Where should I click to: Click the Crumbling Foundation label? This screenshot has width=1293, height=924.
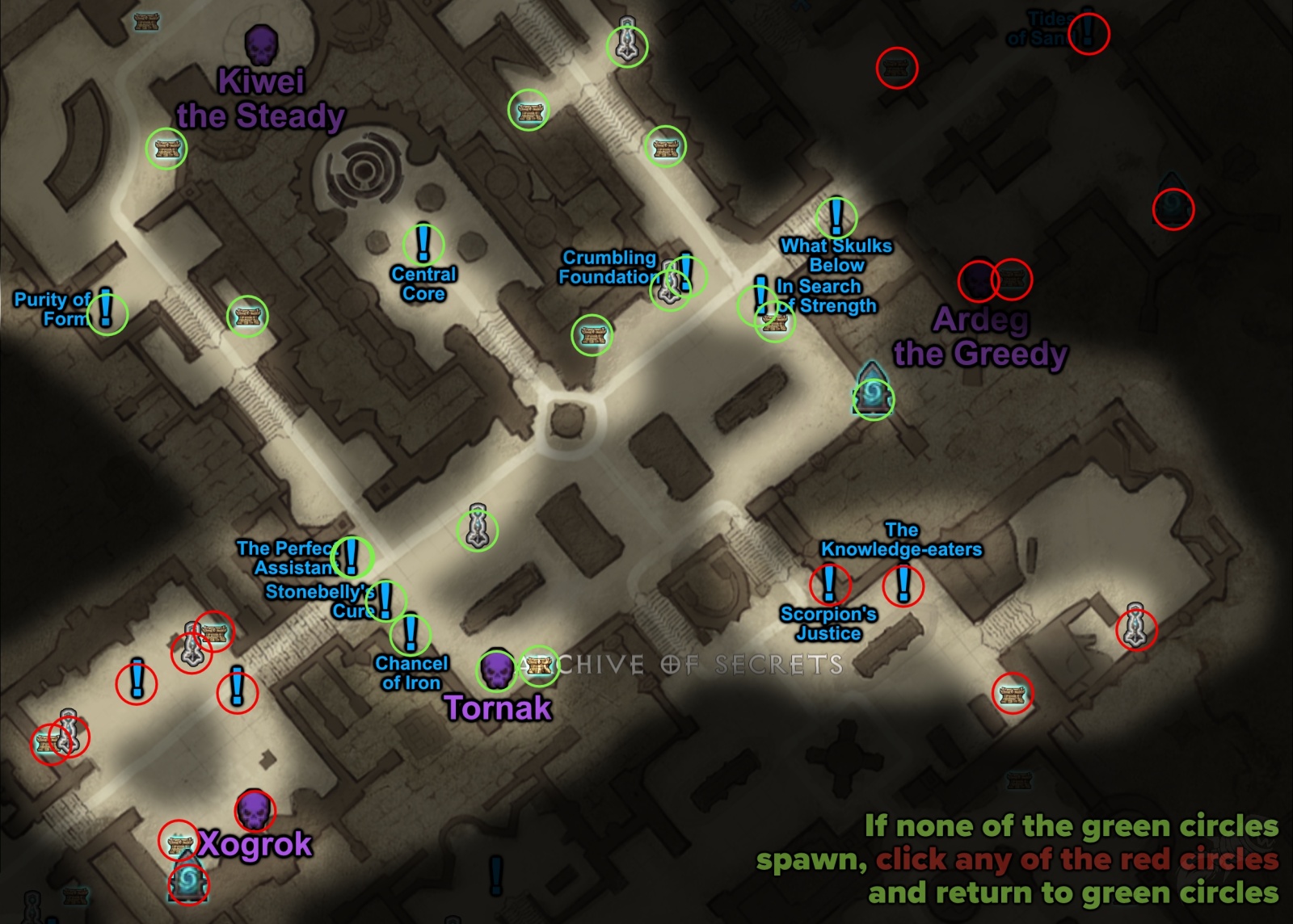pos(609,267)
